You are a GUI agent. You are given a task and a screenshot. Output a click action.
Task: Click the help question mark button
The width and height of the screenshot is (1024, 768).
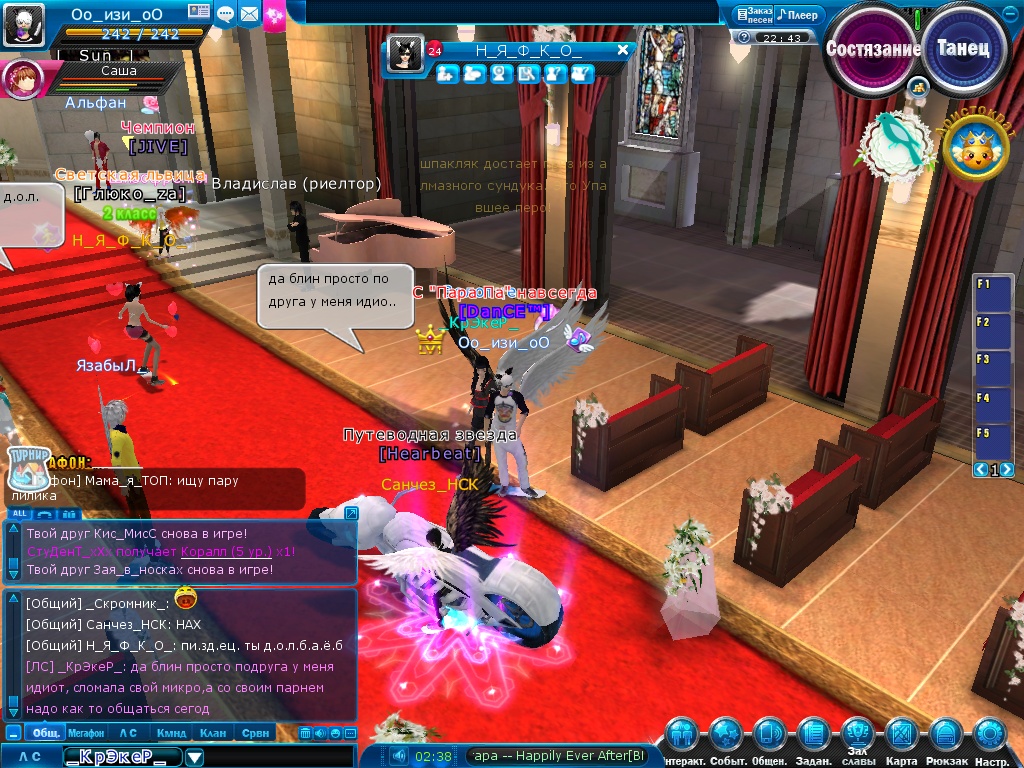click(743, 37)
